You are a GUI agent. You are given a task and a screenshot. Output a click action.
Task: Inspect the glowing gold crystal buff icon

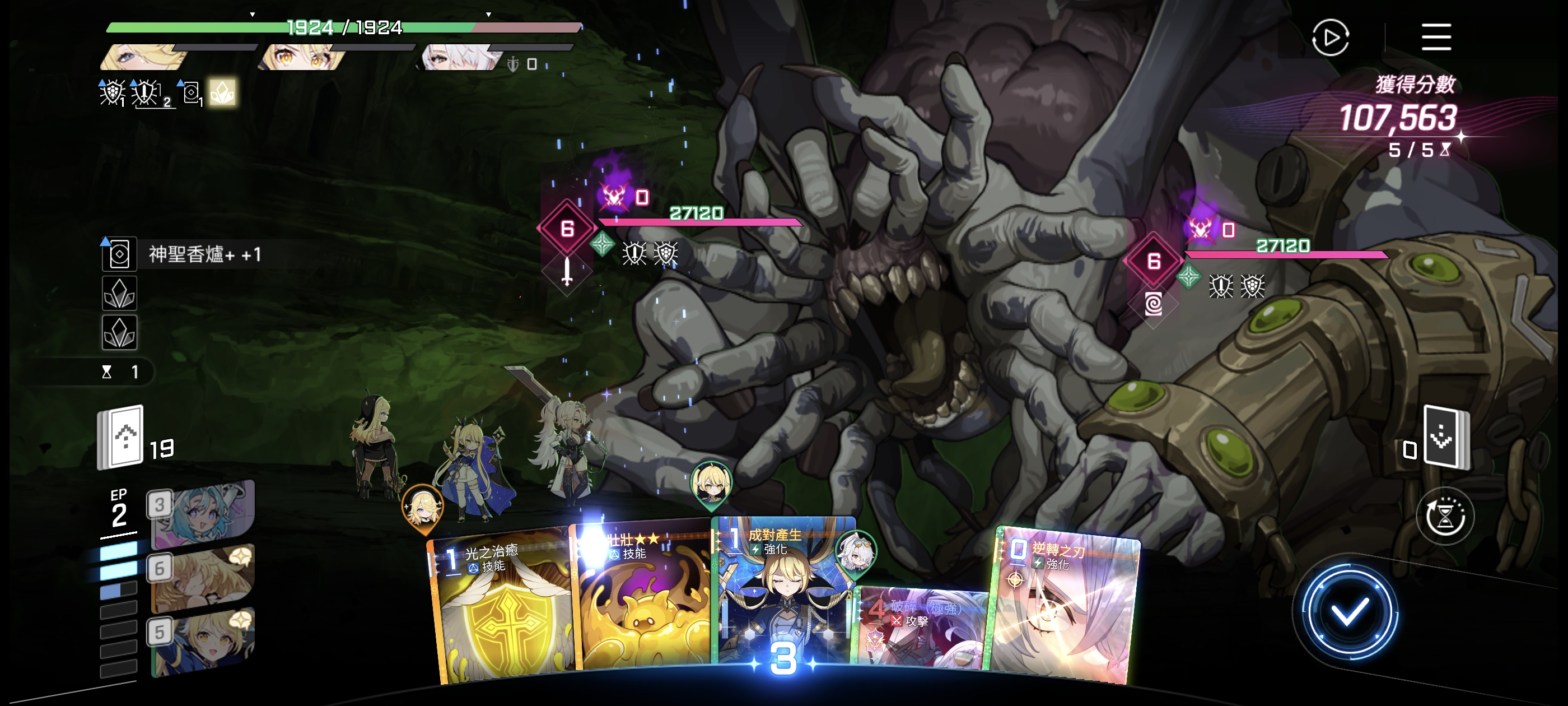(x=222, y=92)
